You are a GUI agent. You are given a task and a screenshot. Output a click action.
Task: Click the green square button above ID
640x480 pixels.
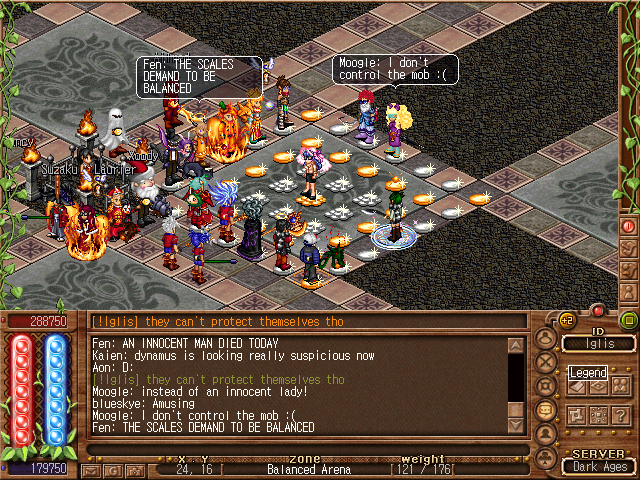click(x=629, y=320)
